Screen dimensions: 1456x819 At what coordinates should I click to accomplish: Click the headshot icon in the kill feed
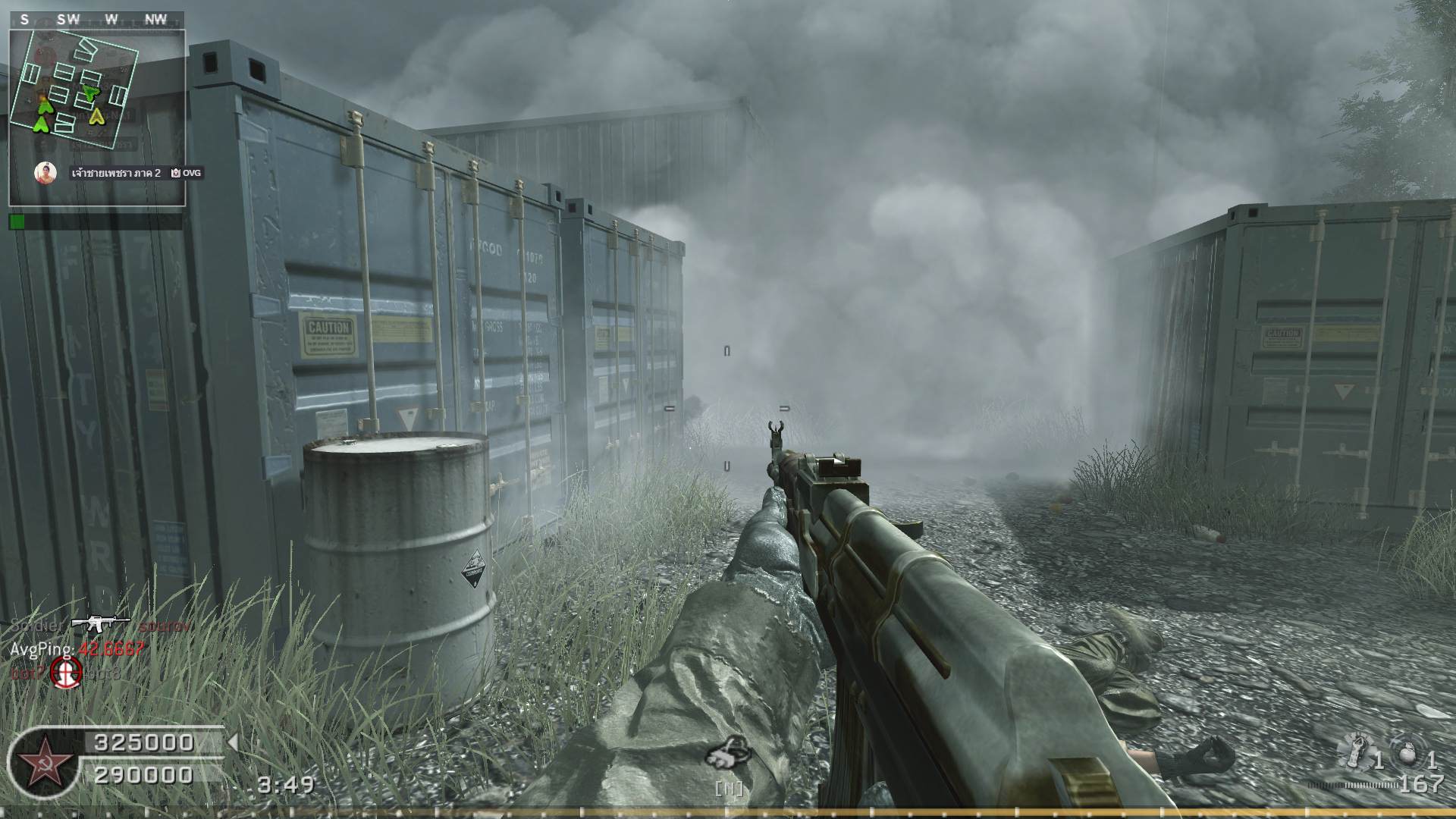(x=66, y=672)
